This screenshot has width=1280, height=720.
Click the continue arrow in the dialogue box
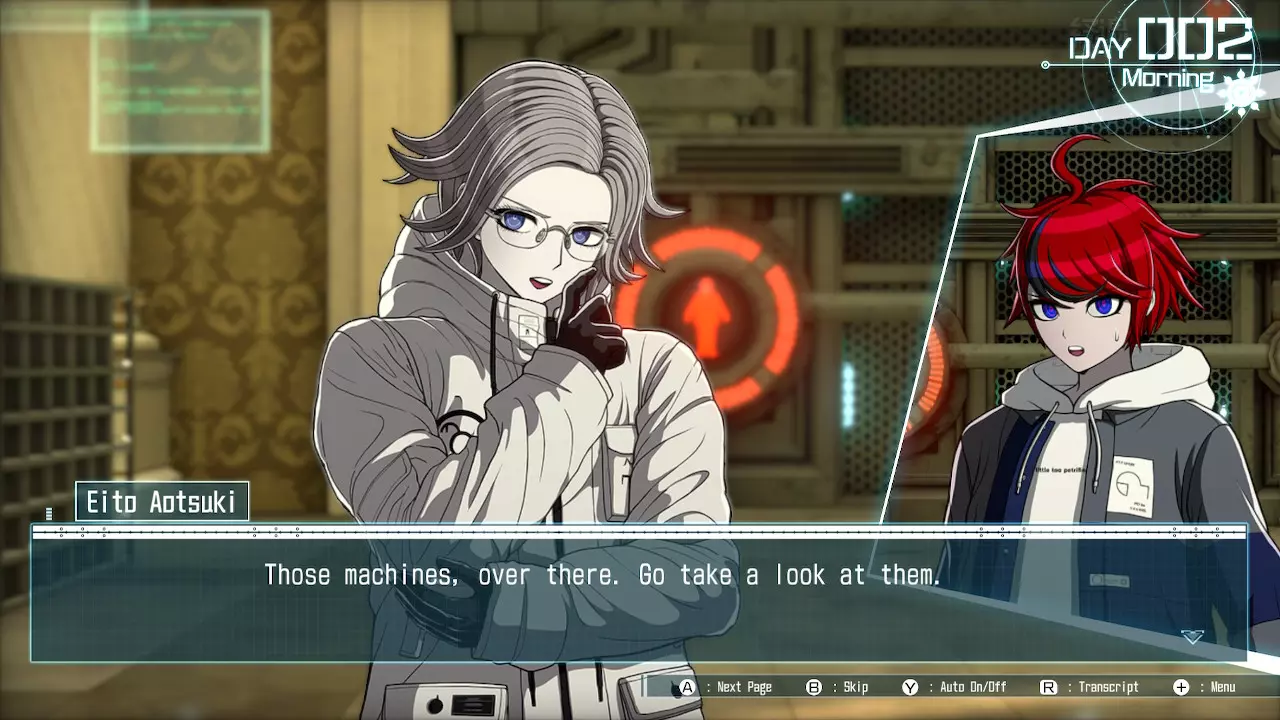tap(1192, 636)
